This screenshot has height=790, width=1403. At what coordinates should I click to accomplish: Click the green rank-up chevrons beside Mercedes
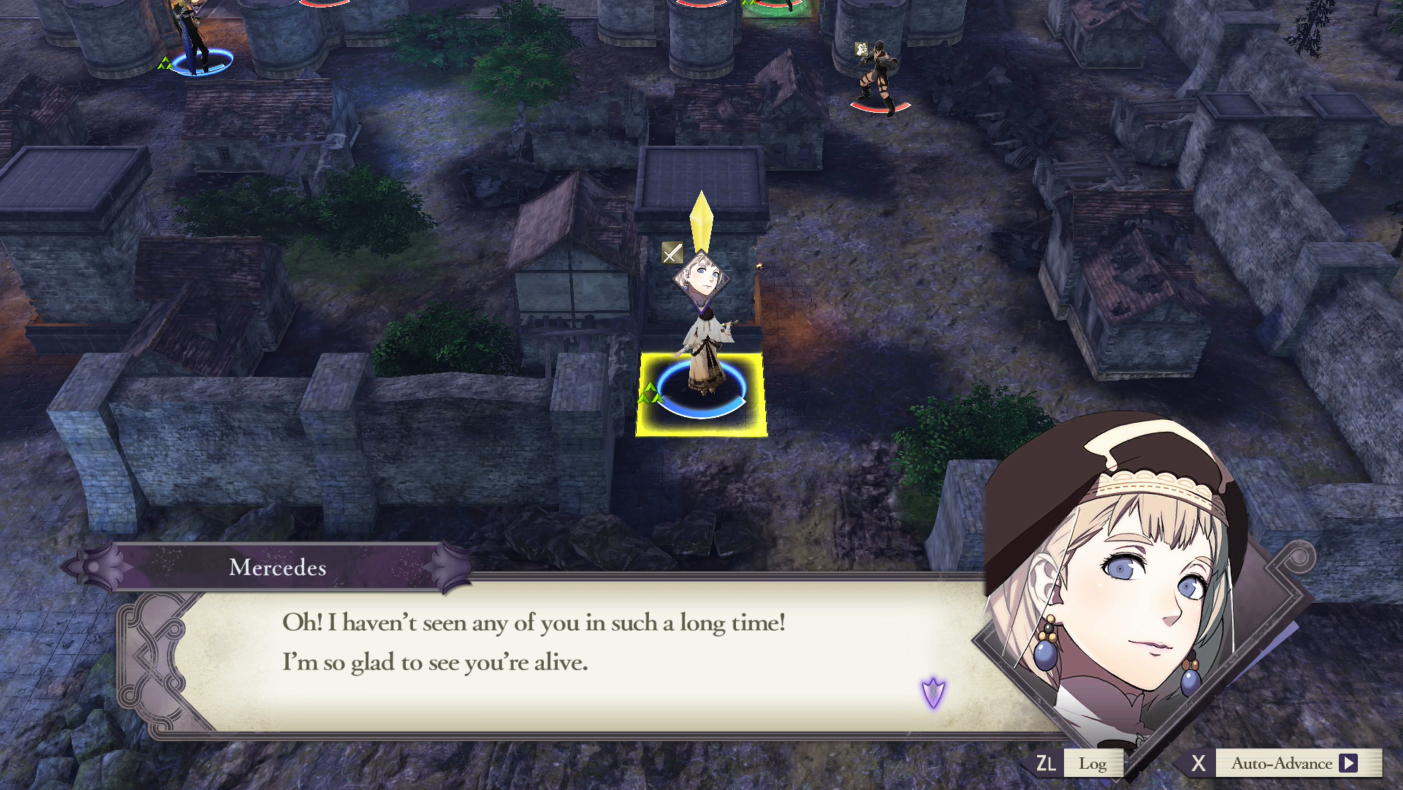pos(651,392)
